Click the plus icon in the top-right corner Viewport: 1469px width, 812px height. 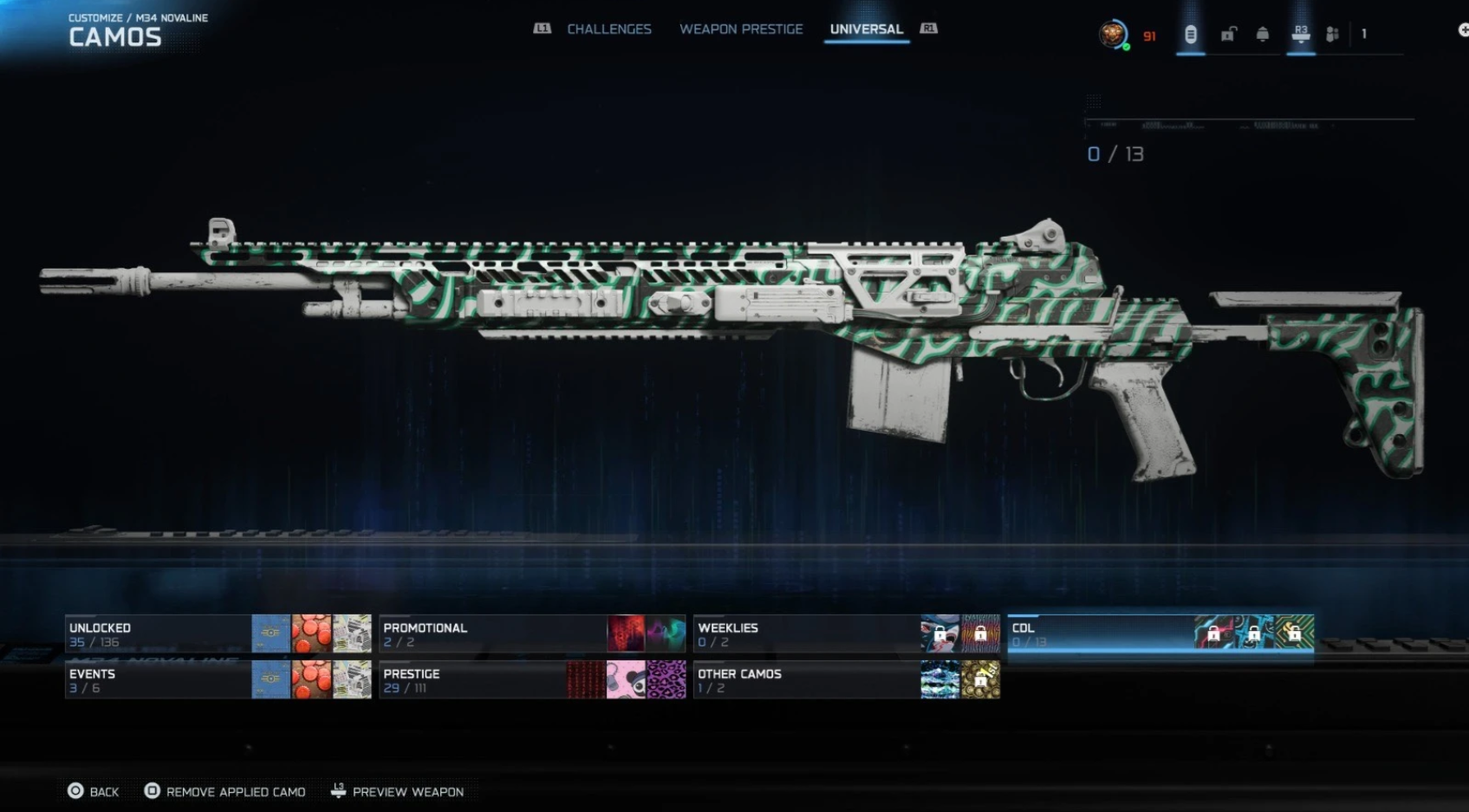tap(1461, 31)
